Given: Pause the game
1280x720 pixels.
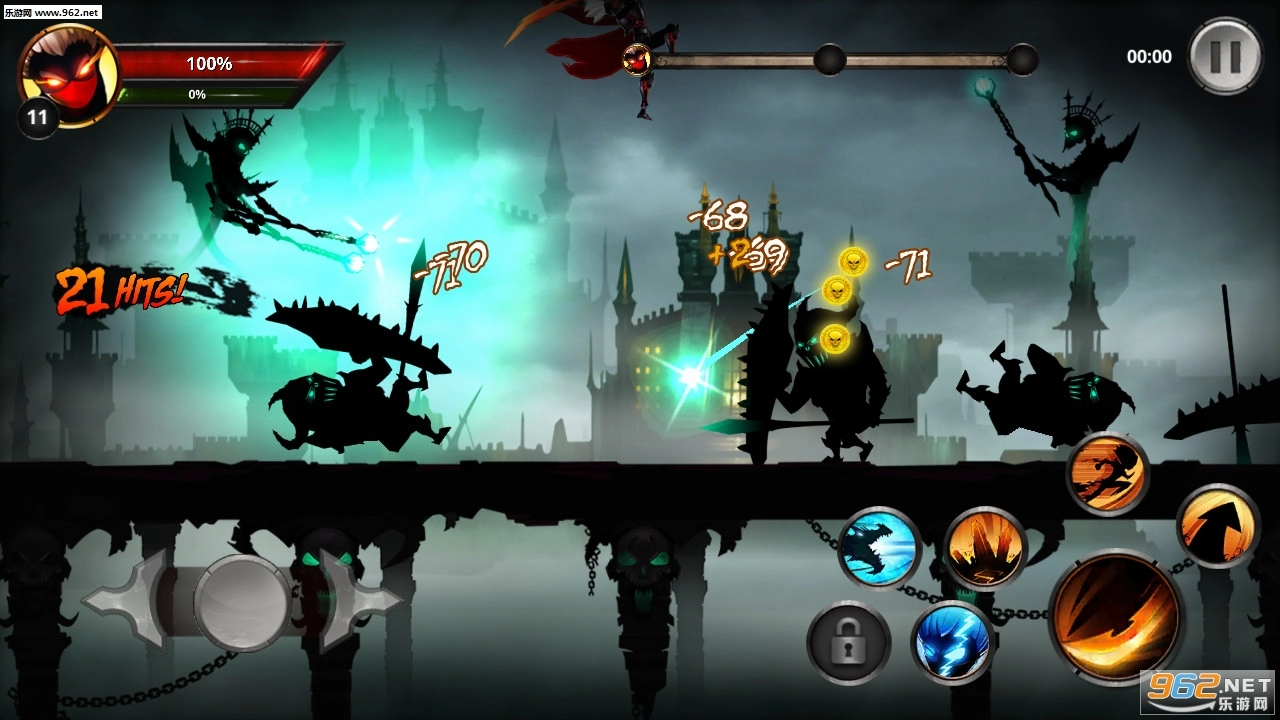Looking at the screenshot, I should click(x=1225, y=56).
